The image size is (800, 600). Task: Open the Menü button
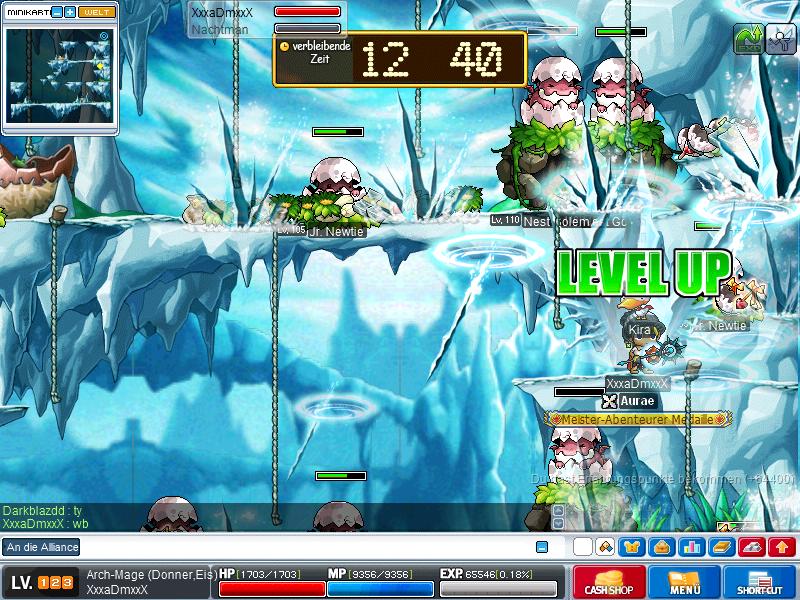click(684, 583)
